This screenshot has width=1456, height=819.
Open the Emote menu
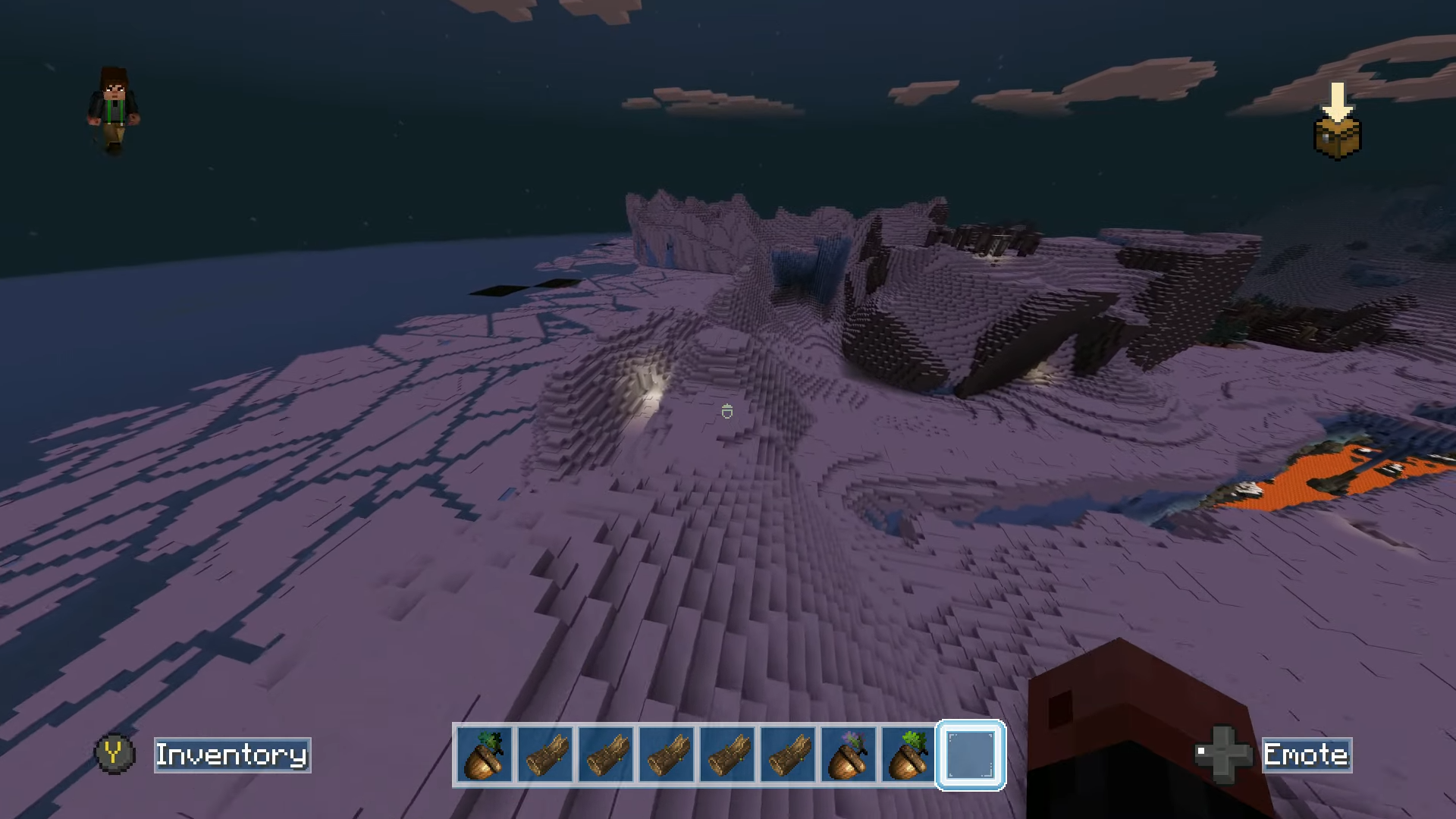pyautogui.click(x=1306, y=755)
